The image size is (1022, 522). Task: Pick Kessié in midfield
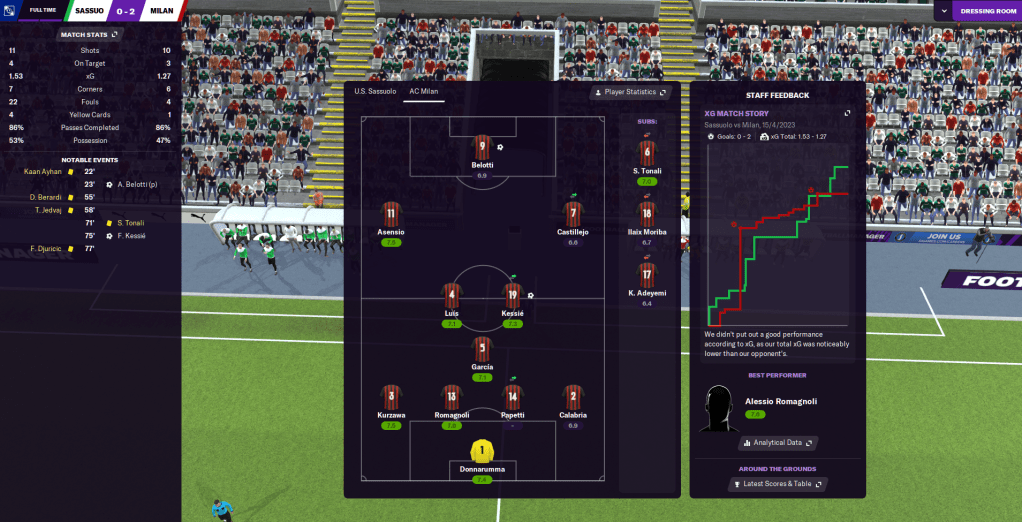tap(514, 297)
